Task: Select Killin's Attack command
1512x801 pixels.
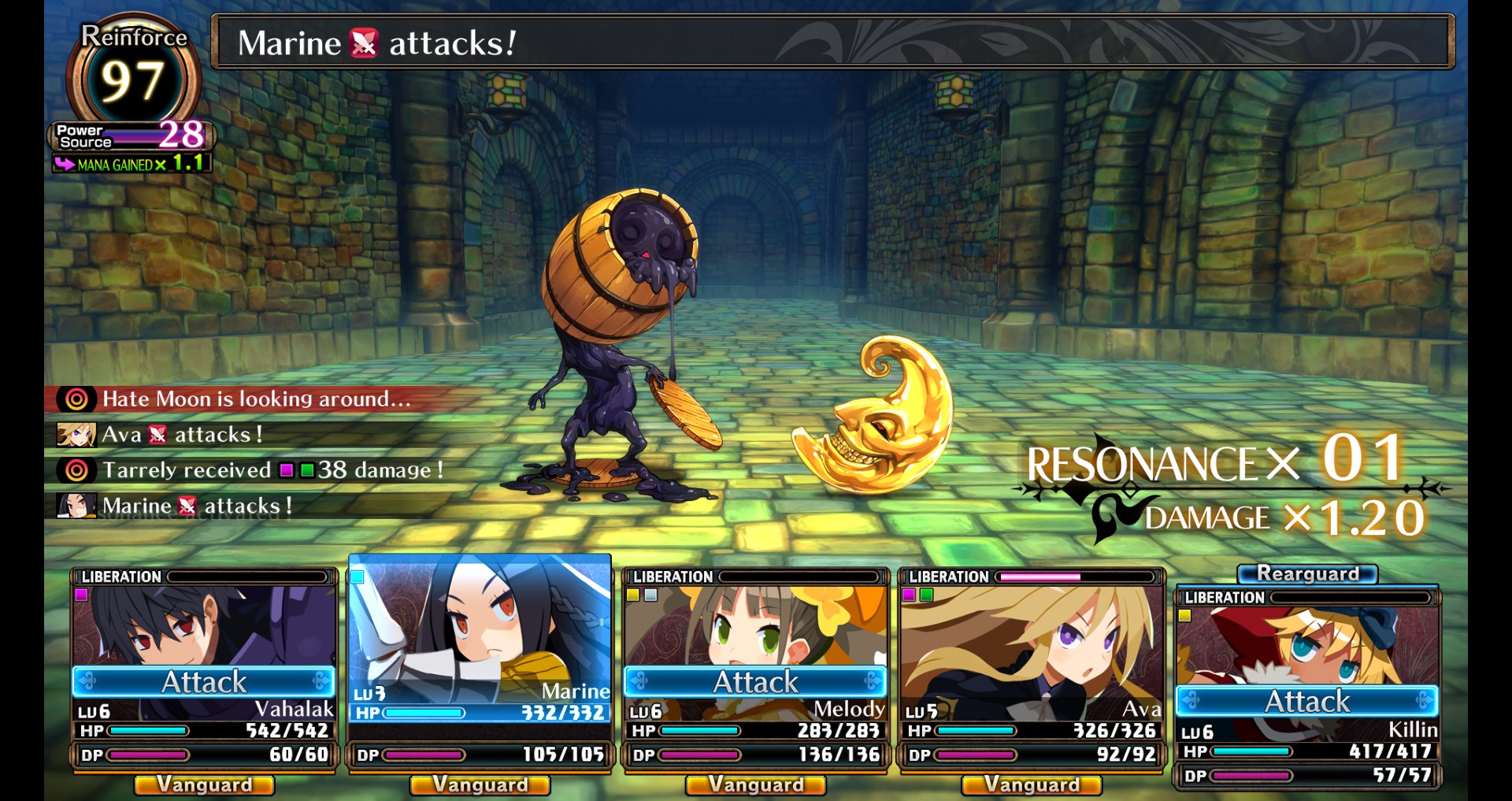Action: (x=1306, y=701)
